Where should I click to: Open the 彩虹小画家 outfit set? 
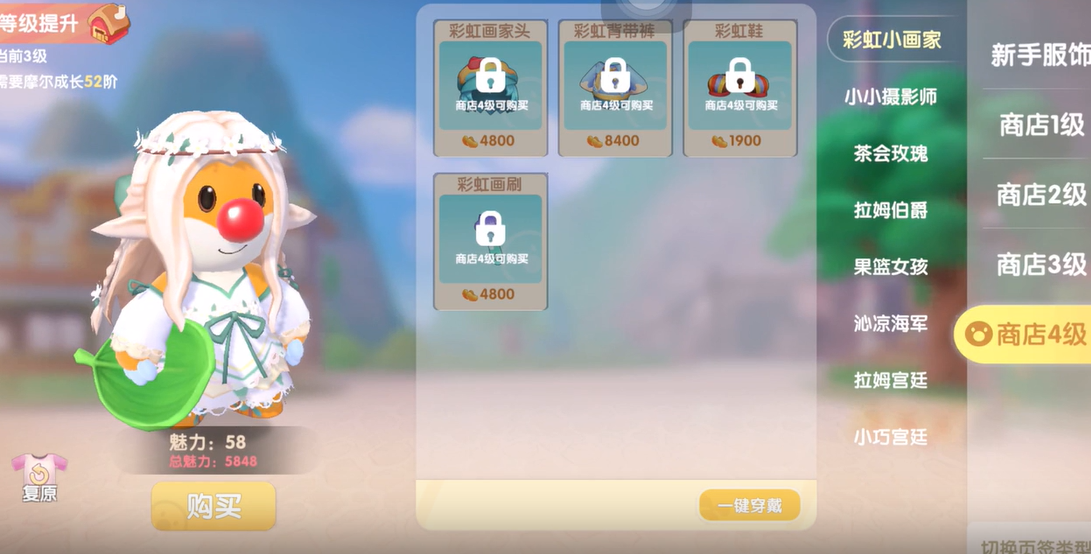coord(892,40)
